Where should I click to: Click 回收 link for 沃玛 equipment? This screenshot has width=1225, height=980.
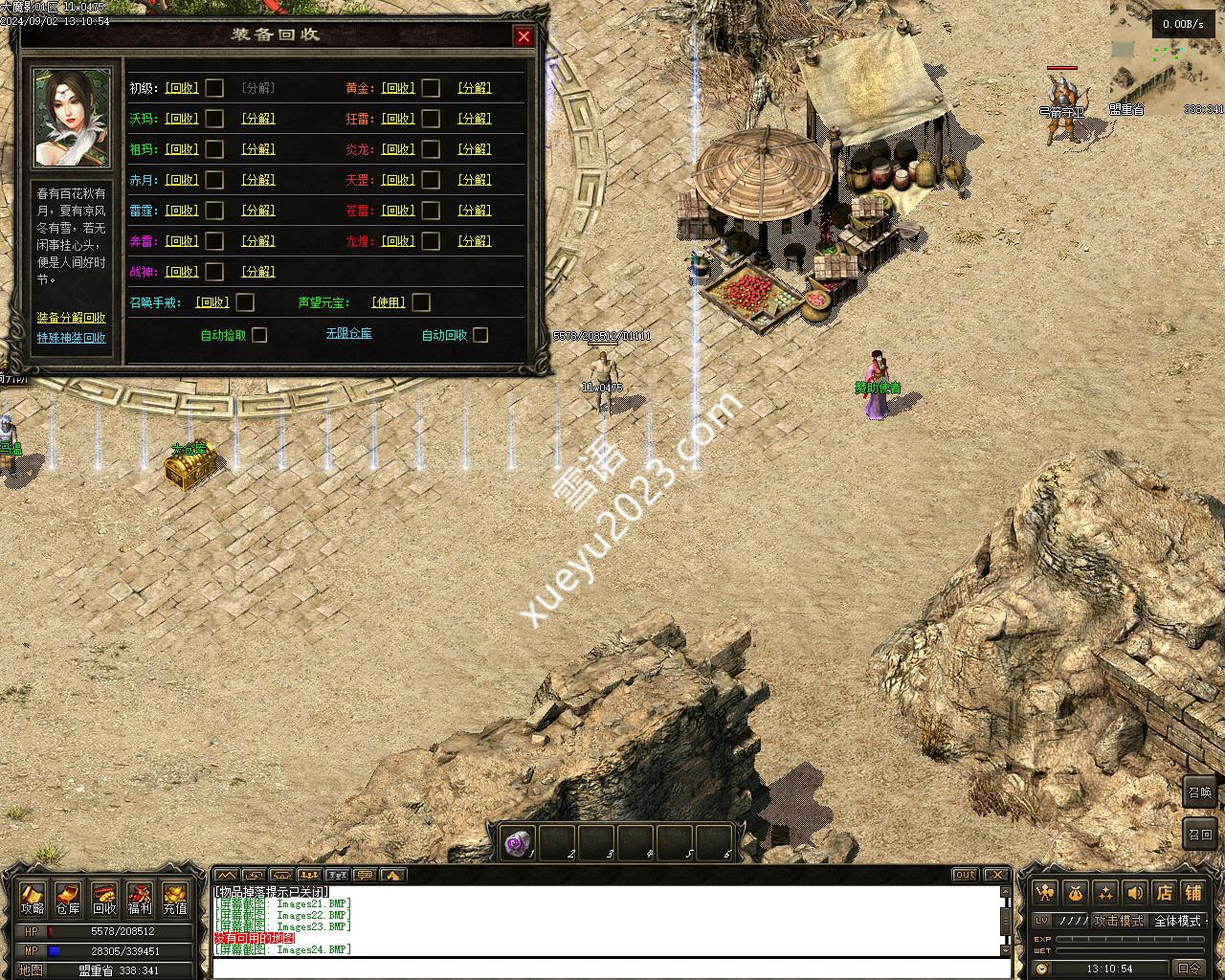pyautogui.click(x=181, y=119)
